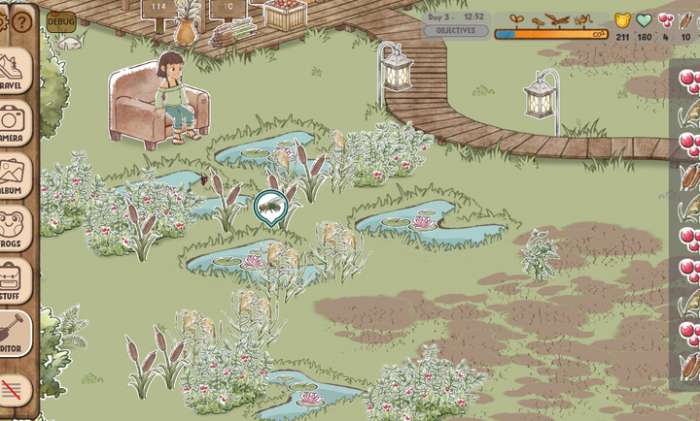Open the Camera mode
Image resolution: width=700 pixels, height=421 pixels.
click(14, 122)
